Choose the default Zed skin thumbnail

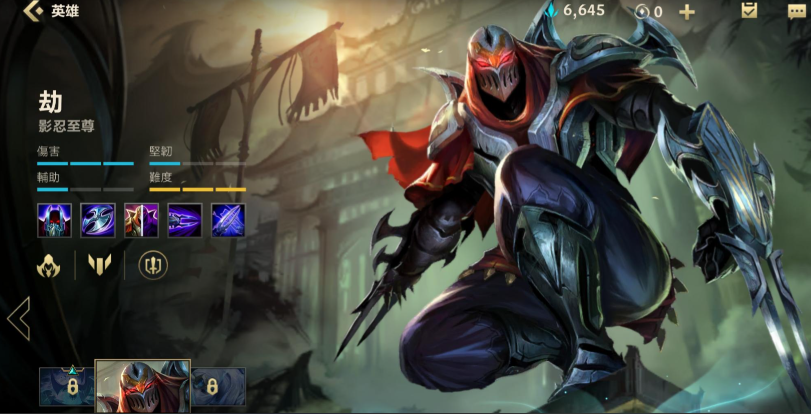[142, 387]
